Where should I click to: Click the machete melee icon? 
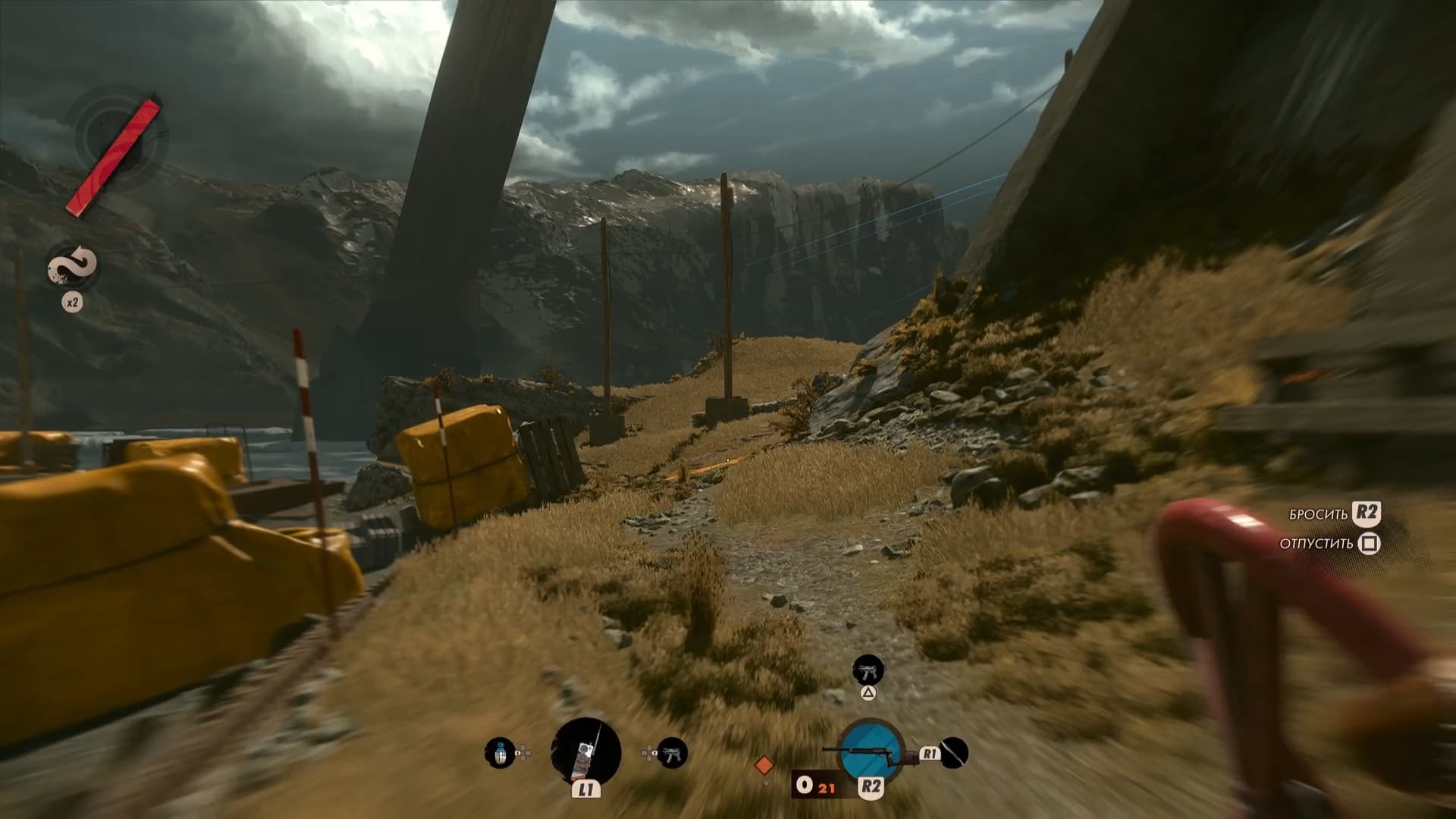tap(954, 752)
